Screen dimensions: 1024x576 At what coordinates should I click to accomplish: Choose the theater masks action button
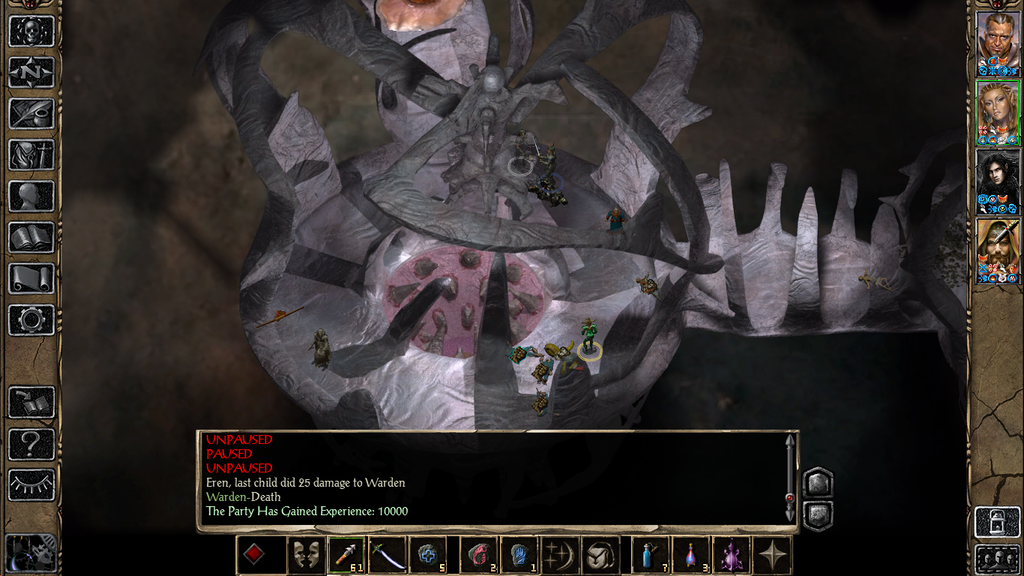tap(303, 555)
